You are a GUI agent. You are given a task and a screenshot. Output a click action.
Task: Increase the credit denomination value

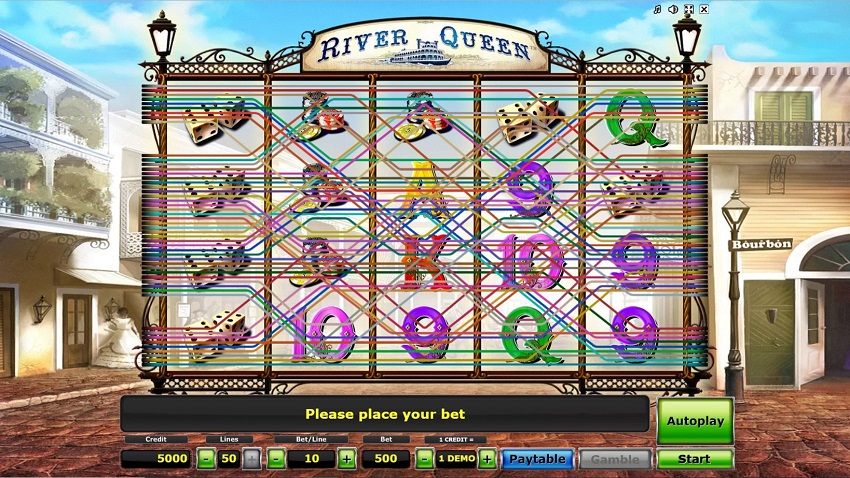pyautogui.click(x=487, y=459)
